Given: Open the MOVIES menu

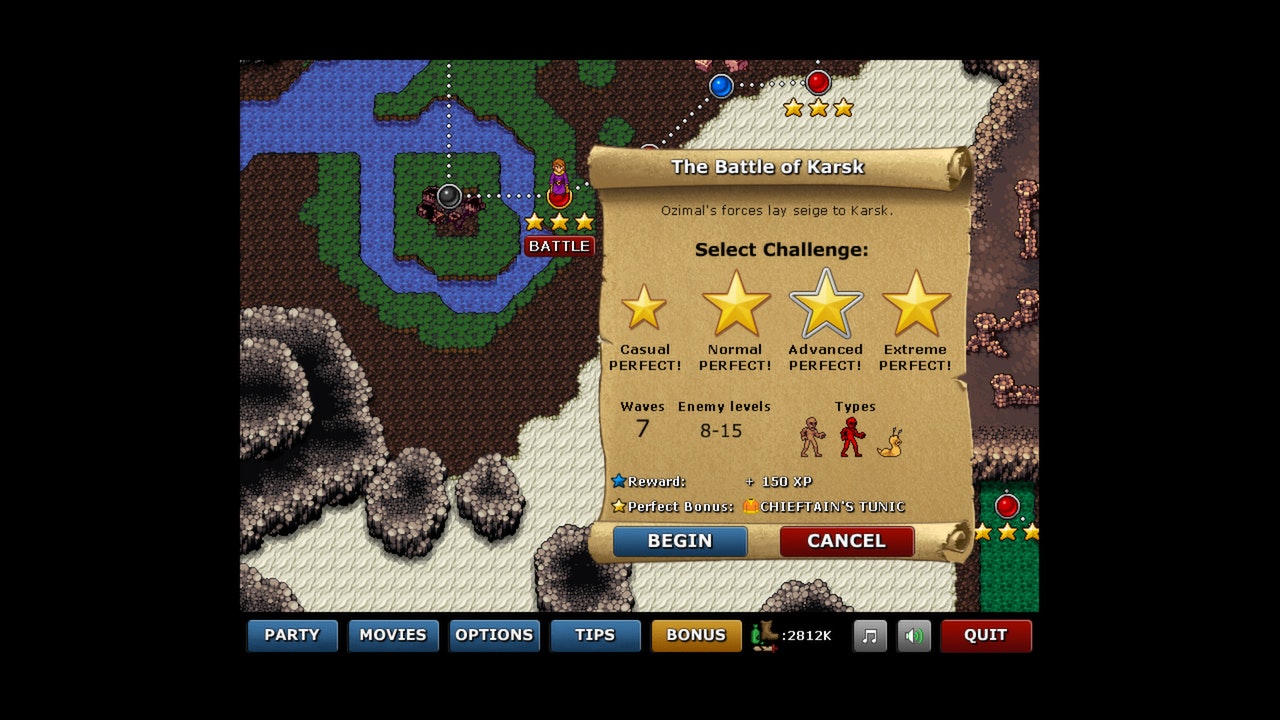Looking at the screenshot, I should coord(393,635).
